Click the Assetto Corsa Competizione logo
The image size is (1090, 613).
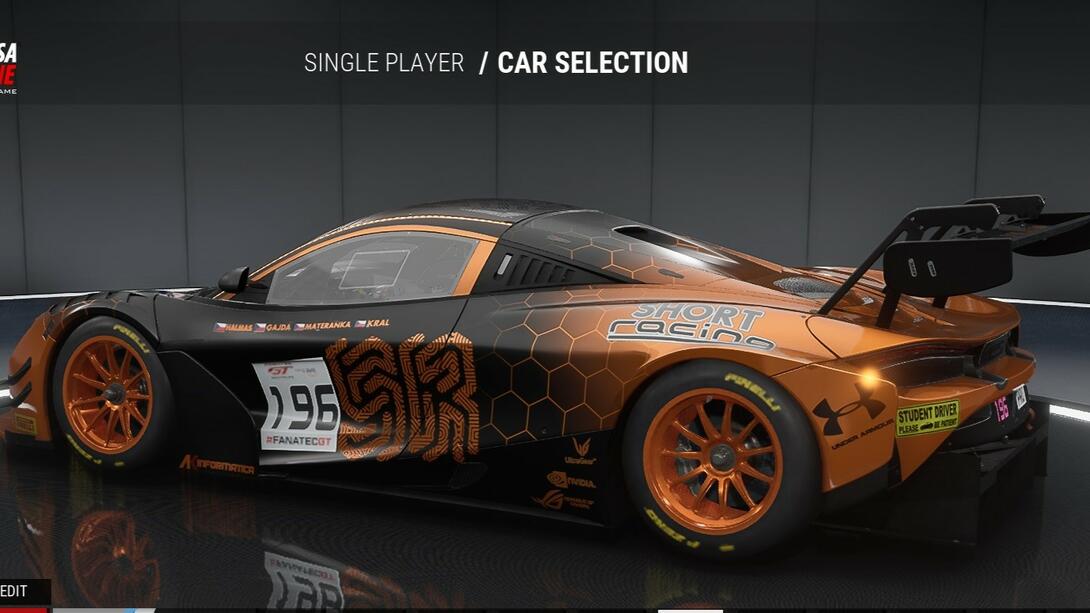tap(8, 68)
